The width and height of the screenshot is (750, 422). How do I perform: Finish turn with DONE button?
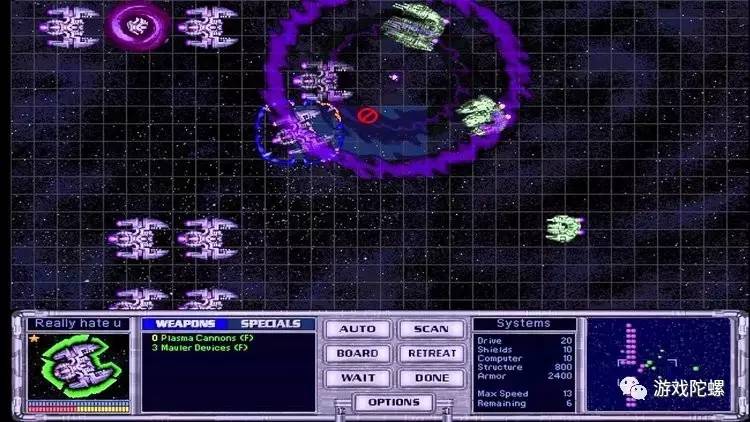pos(431,378)
